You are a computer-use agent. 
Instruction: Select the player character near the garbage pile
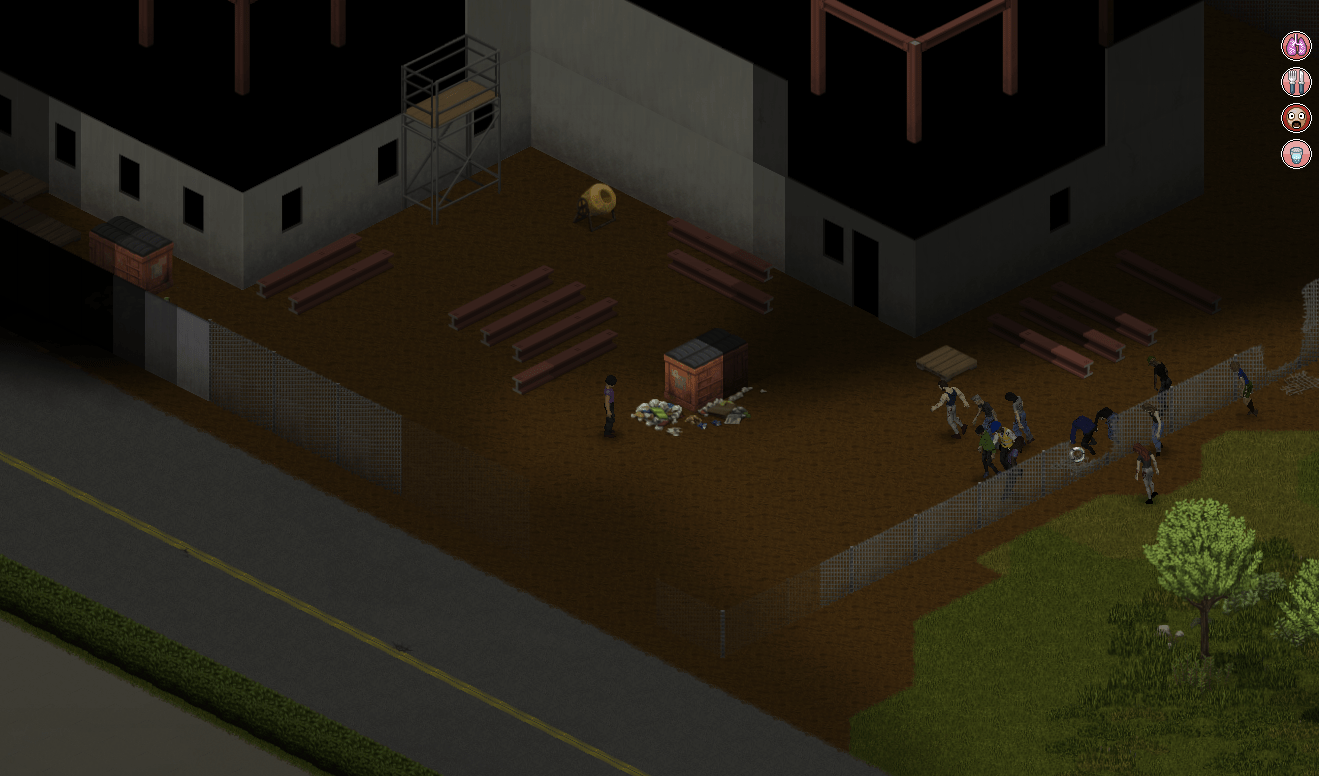[609, 405]
